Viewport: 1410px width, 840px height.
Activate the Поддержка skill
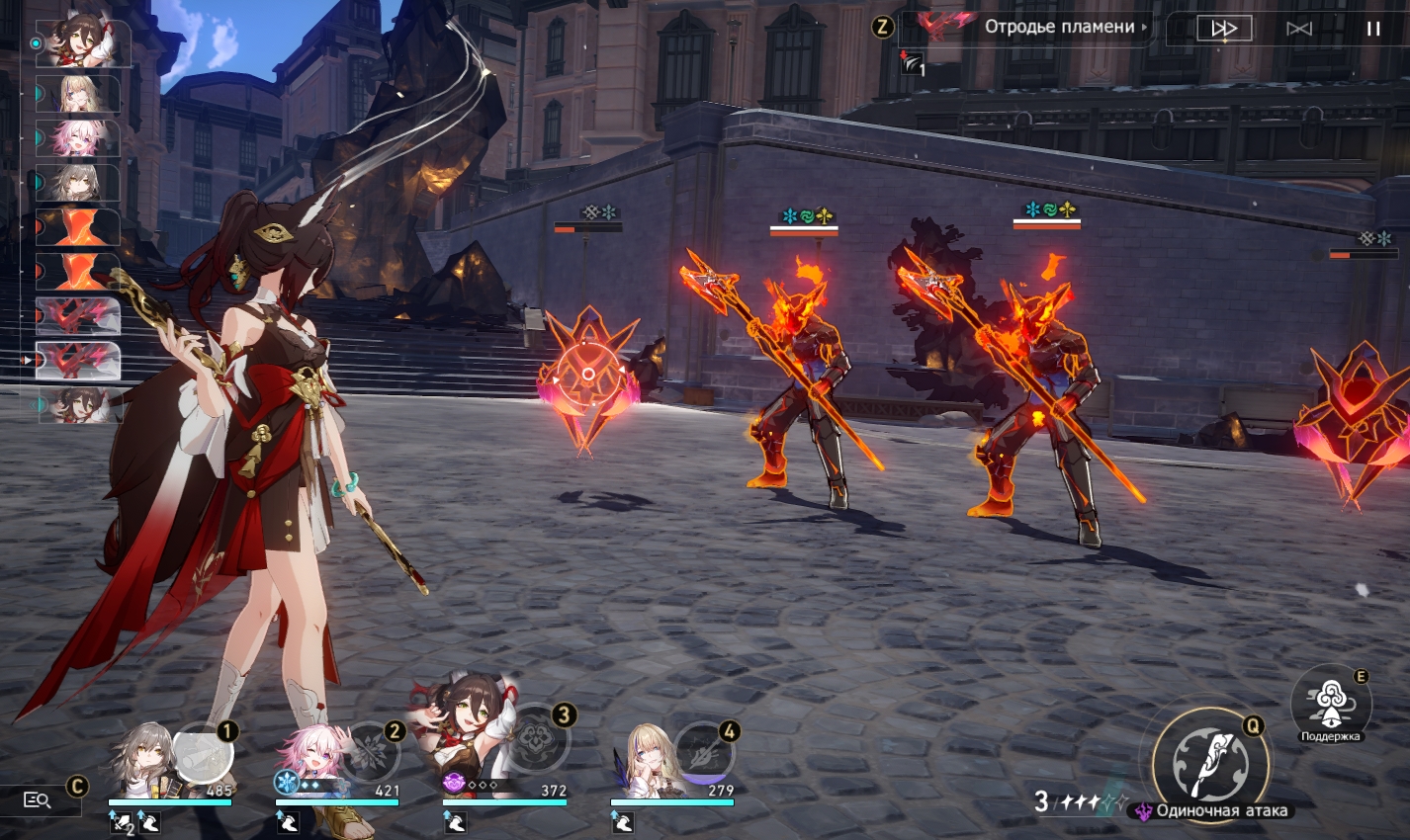point(1330,704)
